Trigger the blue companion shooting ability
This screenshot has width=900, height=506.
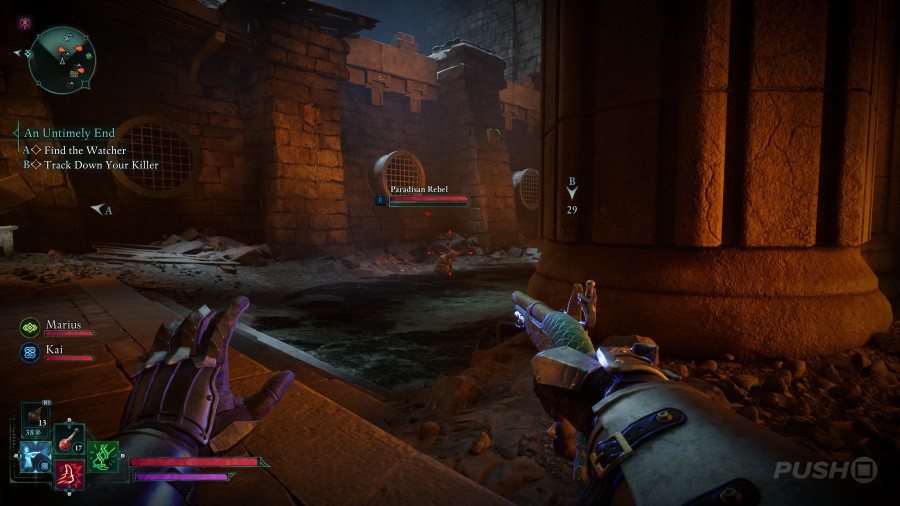(37, 456)
